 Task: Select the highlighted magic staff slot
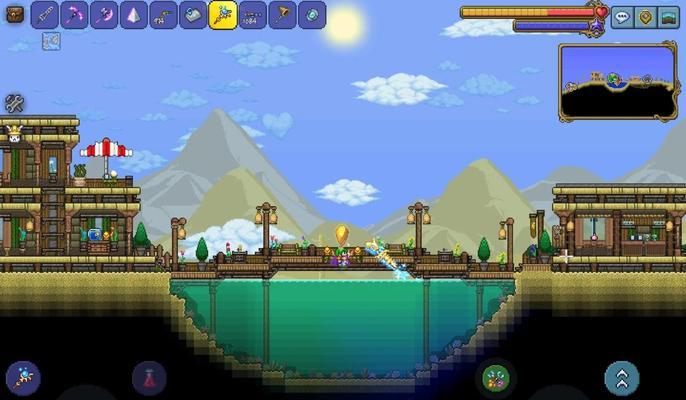point(223,15)
